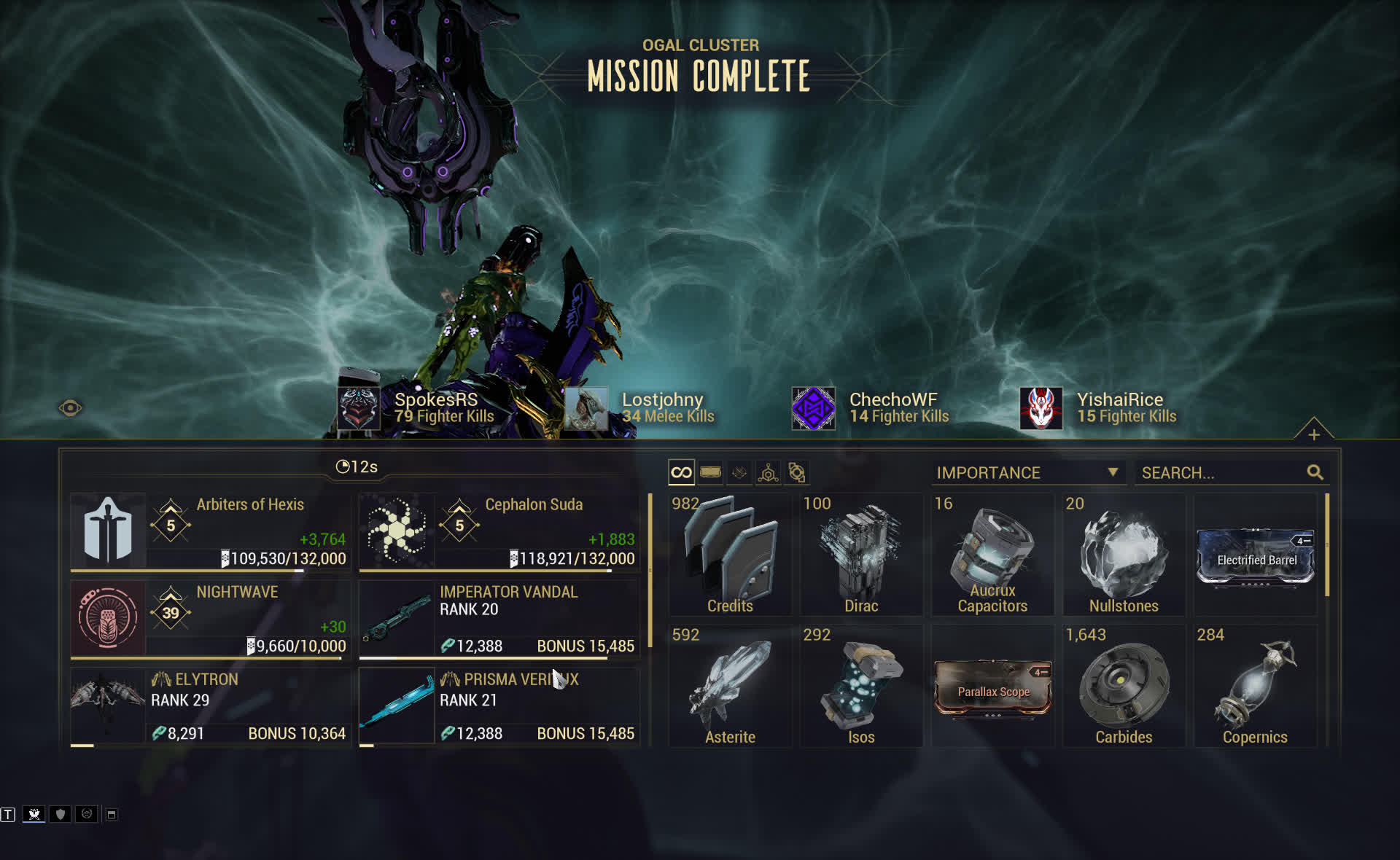Viewport: 1400px width, 860px height.
Task: Toggle the eye visibility icon
Action: pos(70,408)
